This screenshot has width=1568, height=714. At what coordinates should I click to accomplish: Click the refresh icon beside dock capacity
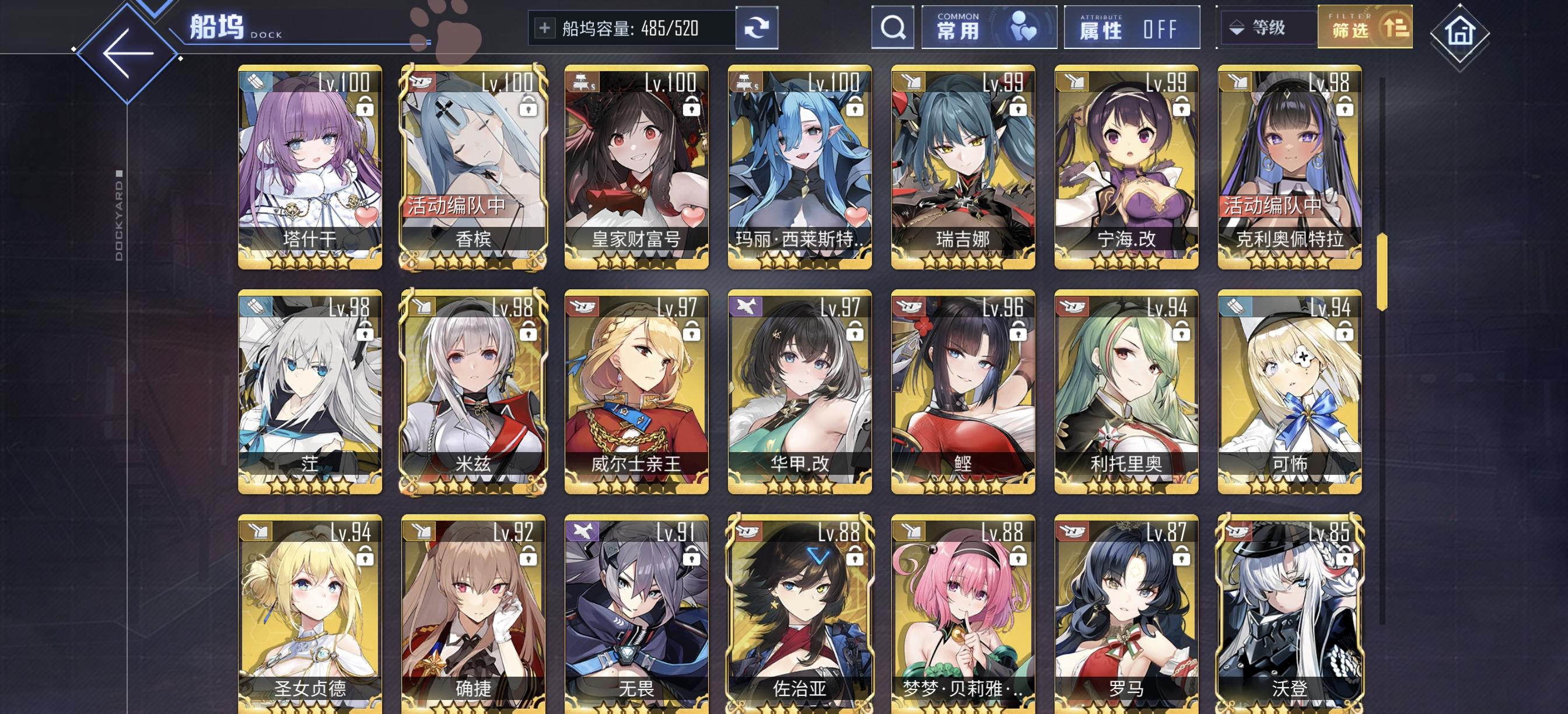[x=757, y=29]
